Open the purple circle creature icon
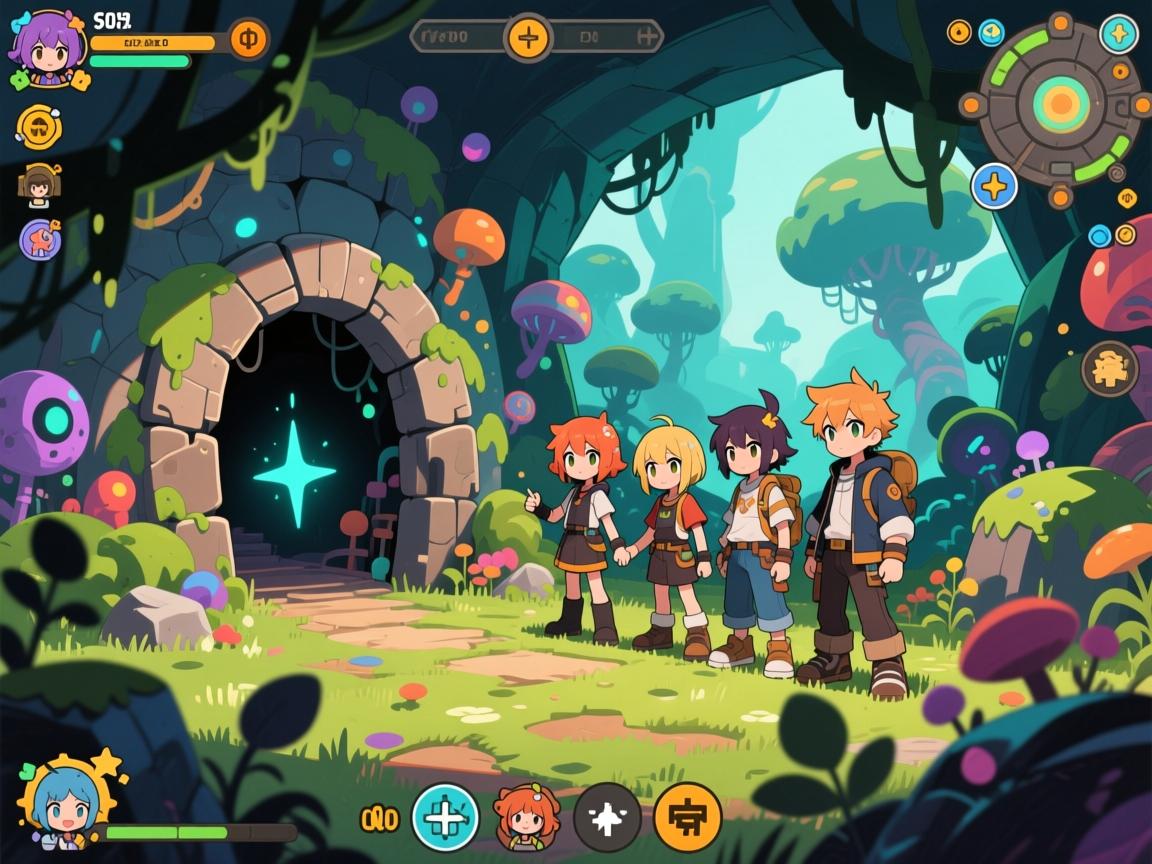This screenshot has width=1152, height=864. (x=41, y=240)
